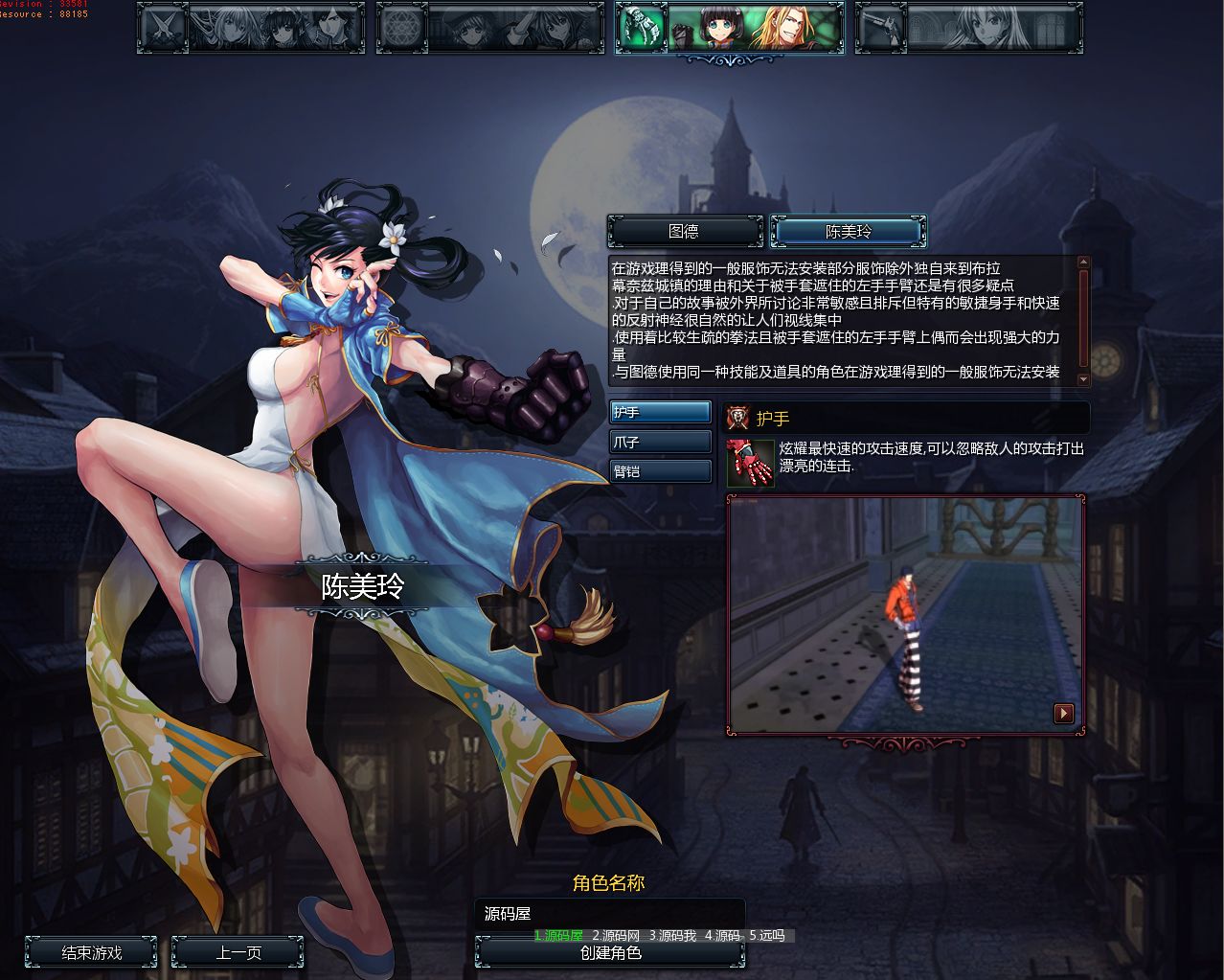Play the weapon preview video

tap(1063, 713)
